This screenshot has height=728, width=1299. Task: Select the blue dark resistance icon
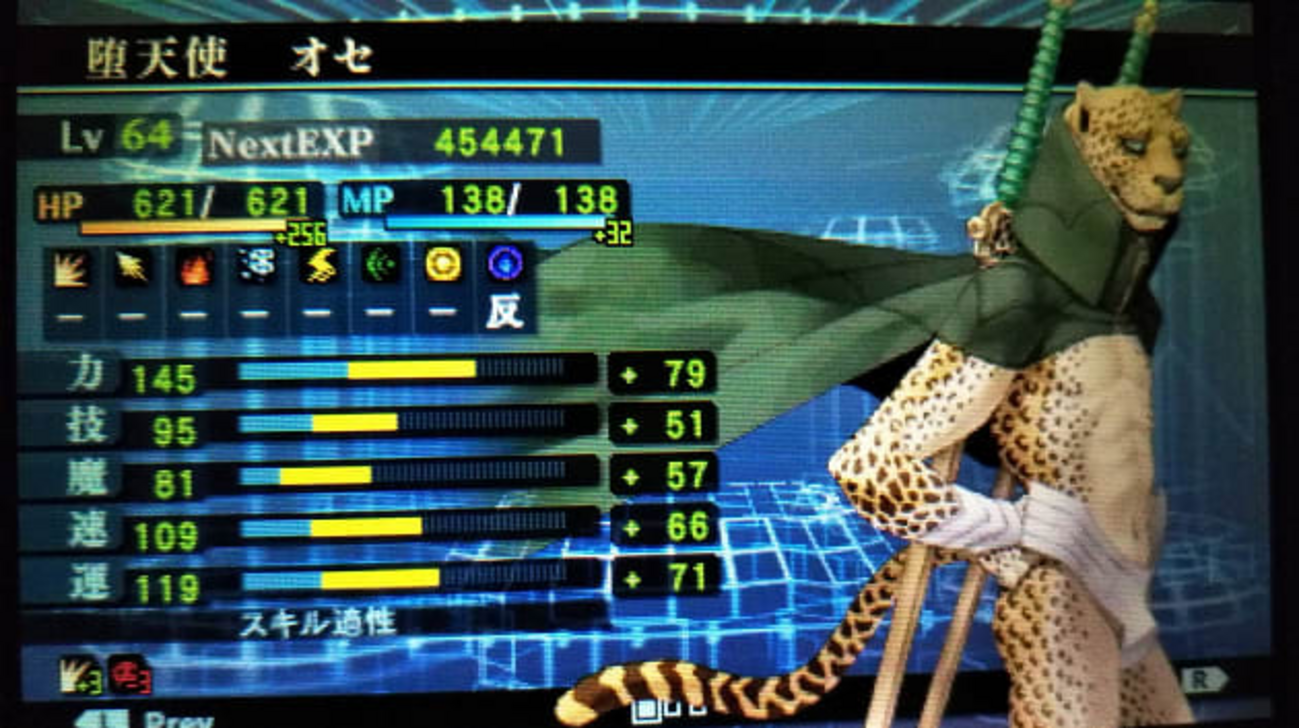point(505,264)
